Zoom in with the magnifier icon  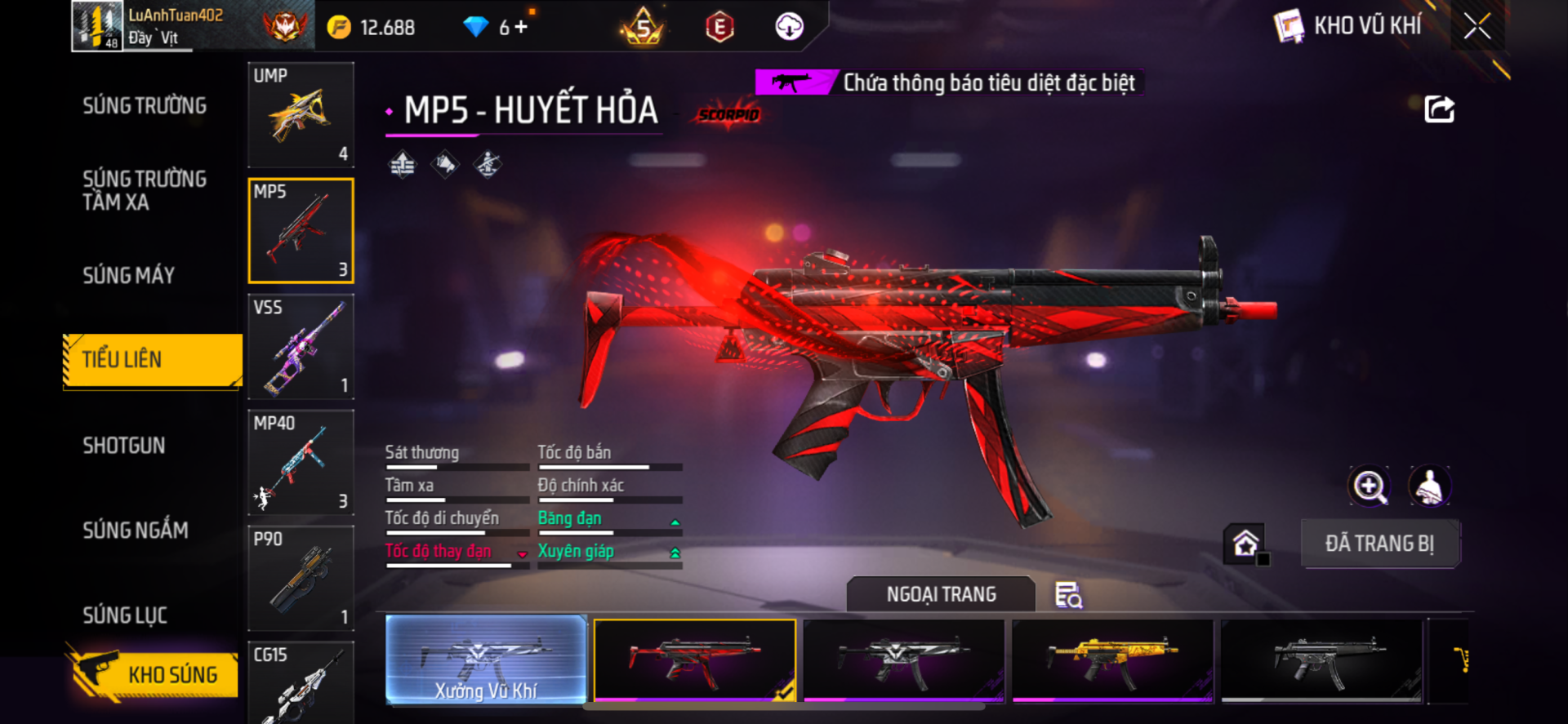coord(1369,486)
